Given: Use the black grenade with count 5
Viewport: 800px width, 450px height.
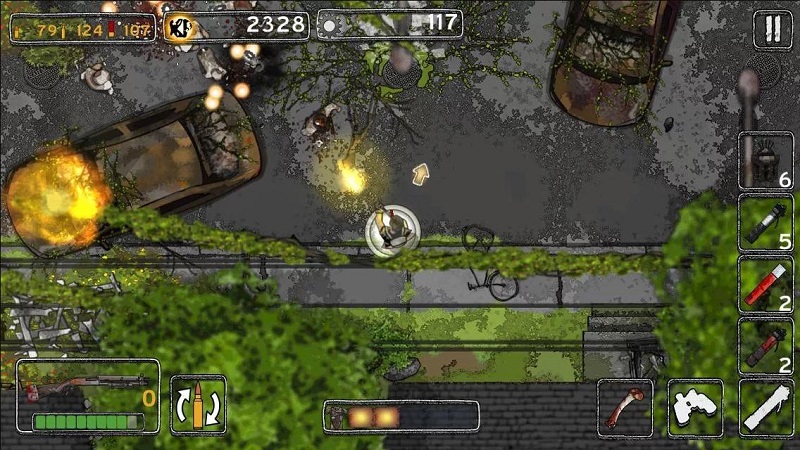Looking at the screenshot, I should pyautogui.click(x=766, y=222).
